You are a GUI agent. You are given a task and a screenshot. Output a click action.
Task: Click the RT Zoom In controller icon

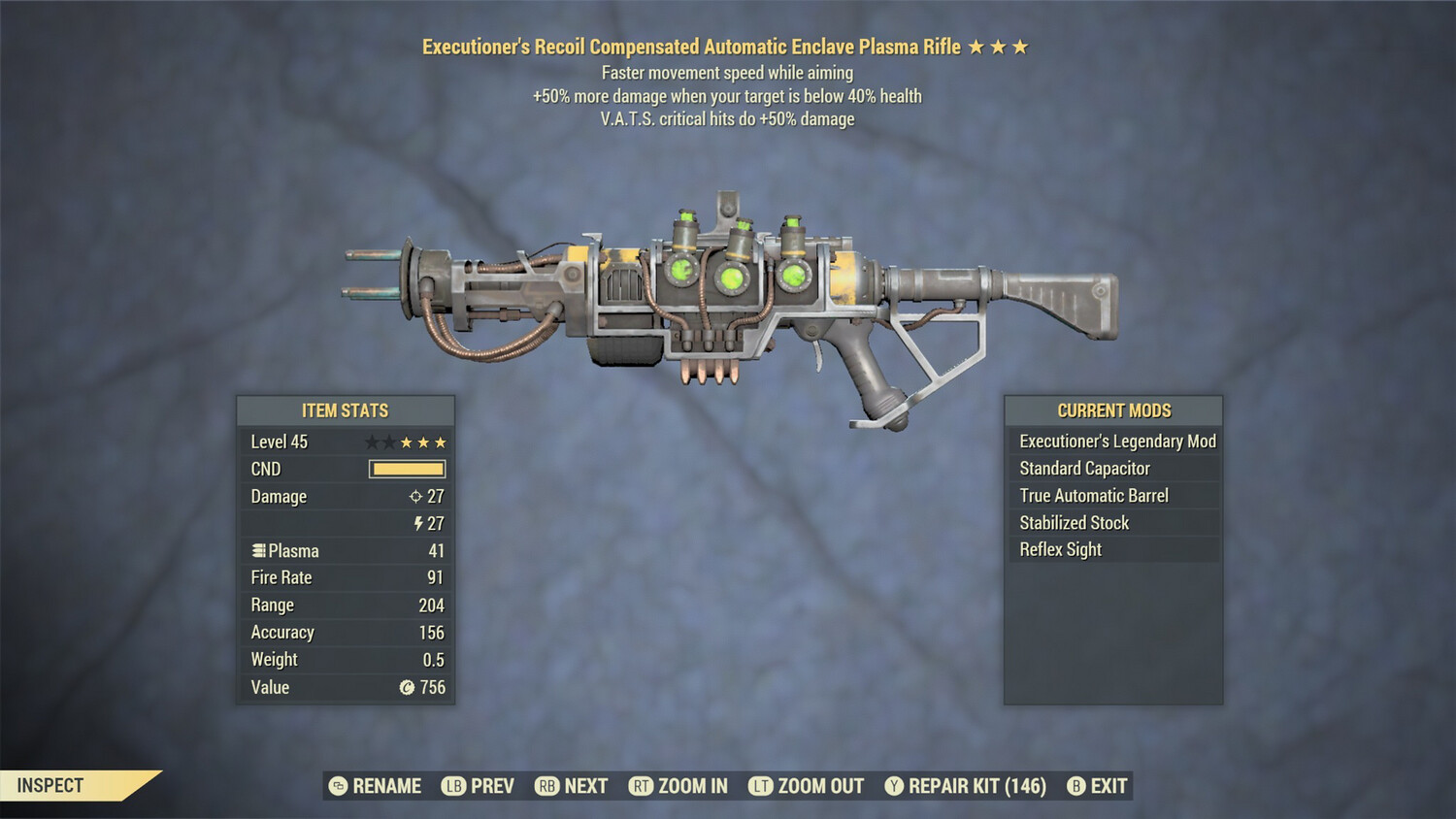[642, 786]
